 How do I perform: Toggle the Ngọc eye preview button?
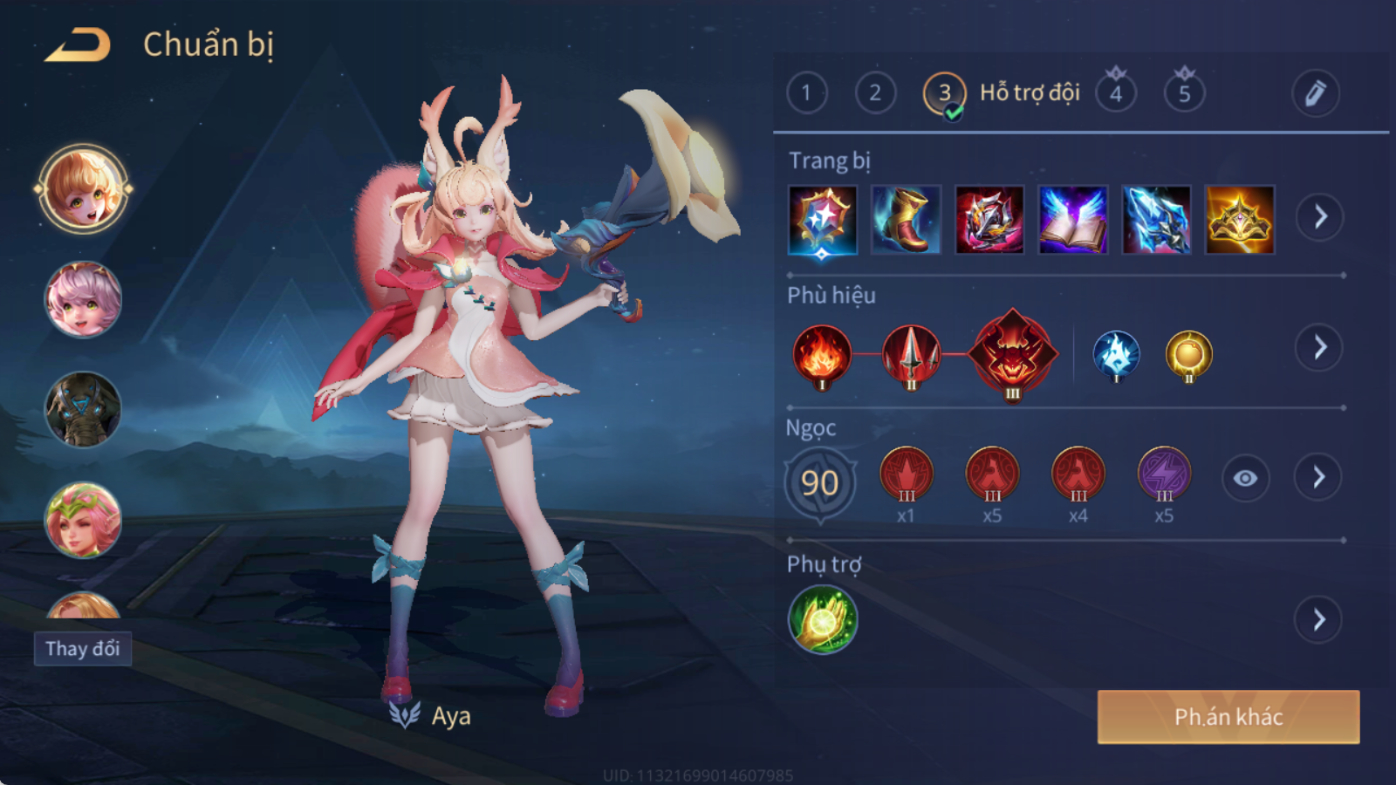1245,478
